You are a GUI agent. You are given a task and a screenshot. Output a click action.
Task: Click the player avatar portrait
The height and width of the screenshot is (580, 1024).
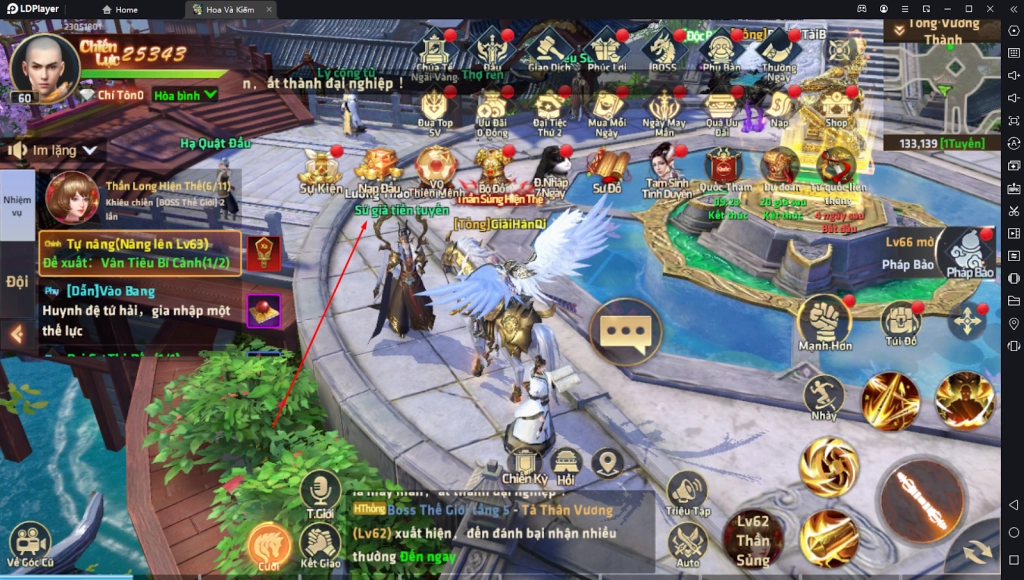44,66
